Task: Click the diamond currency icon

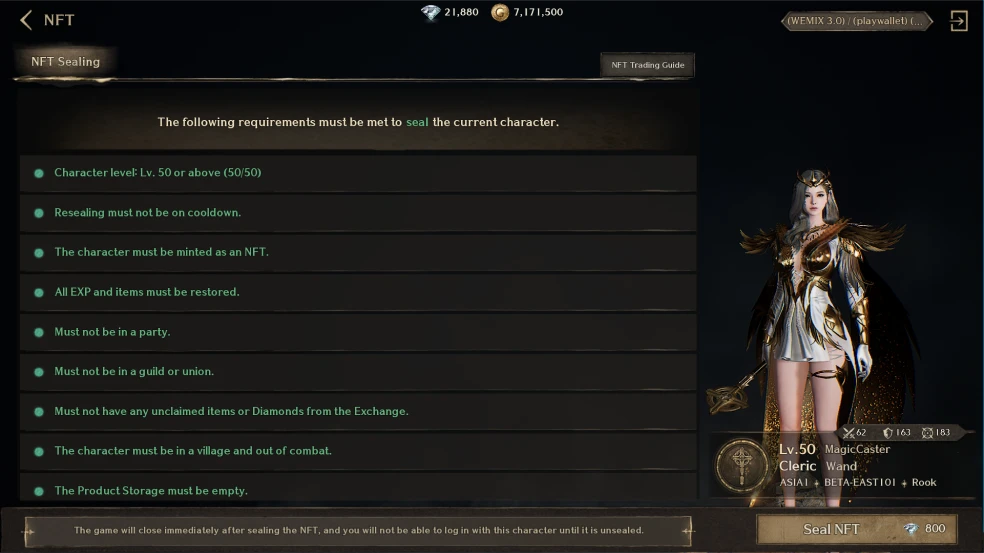Action: (x=430, y=13)
